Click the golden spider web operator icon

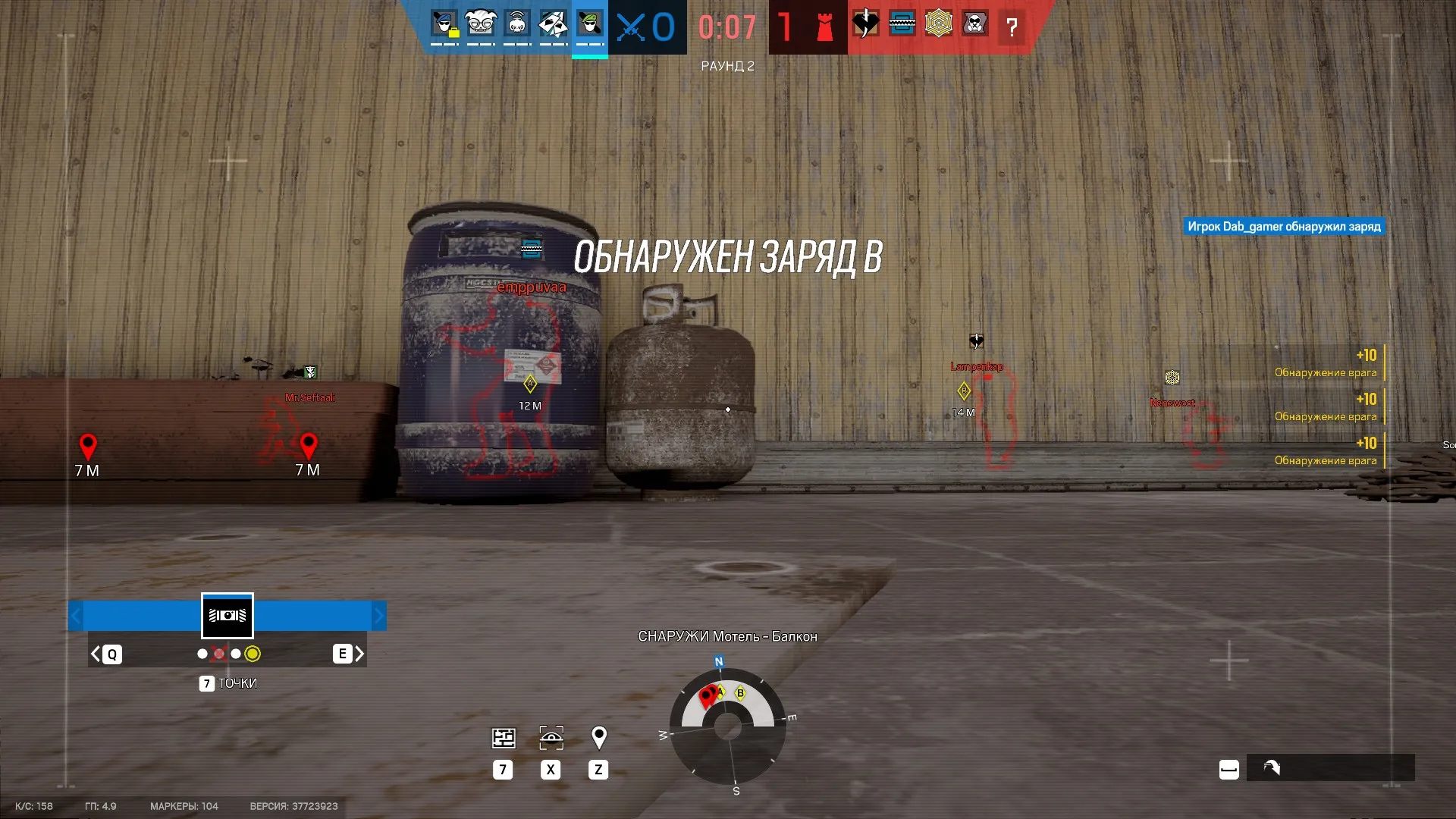pyautogui.click(x=938, y=24)
